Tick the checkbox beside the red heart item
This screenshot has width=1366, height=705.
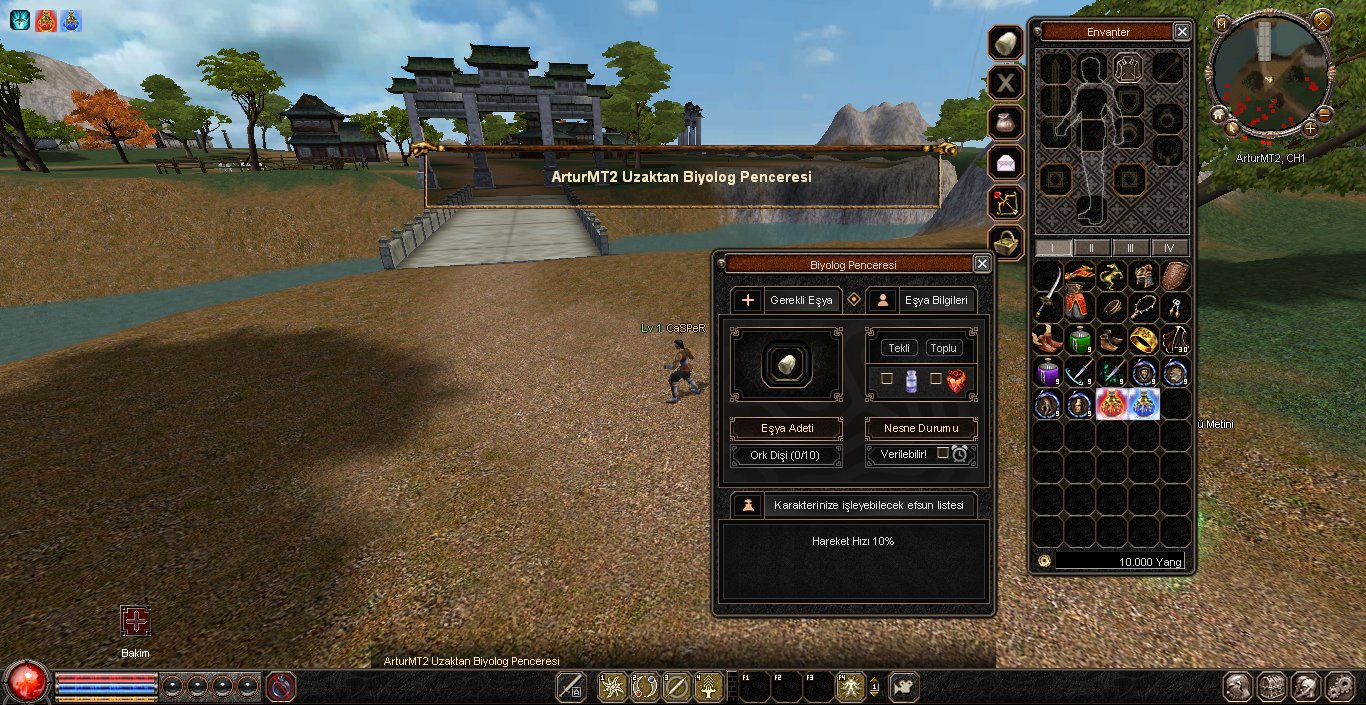click(936, 379)
